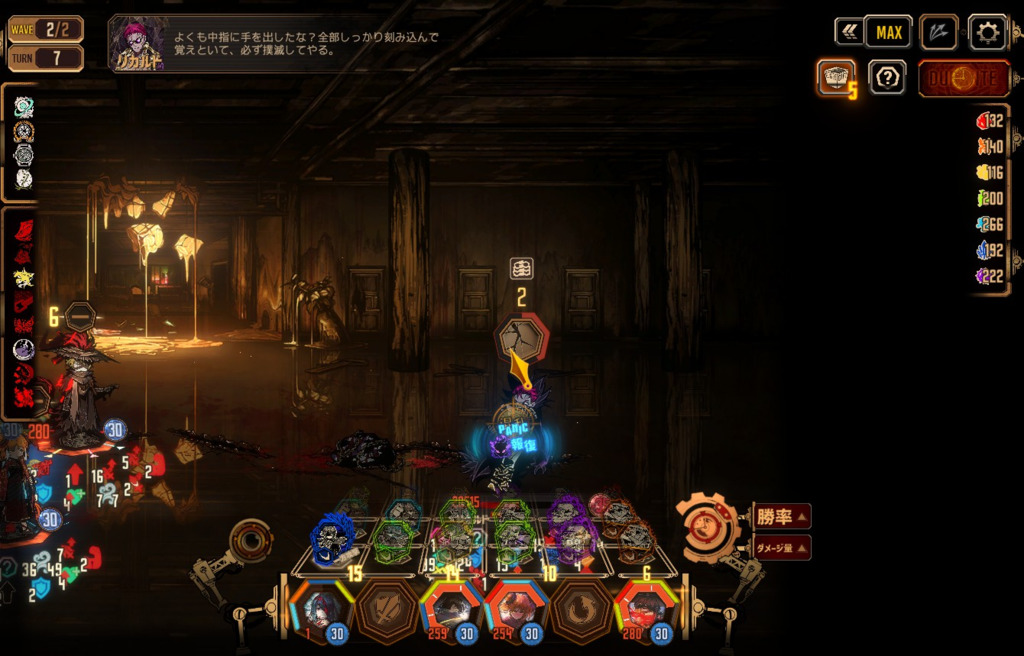Choose the empty swirl evade slot
Viewport: 1024px width, 656px height.
pyautogui.click(x=581, y=609)
